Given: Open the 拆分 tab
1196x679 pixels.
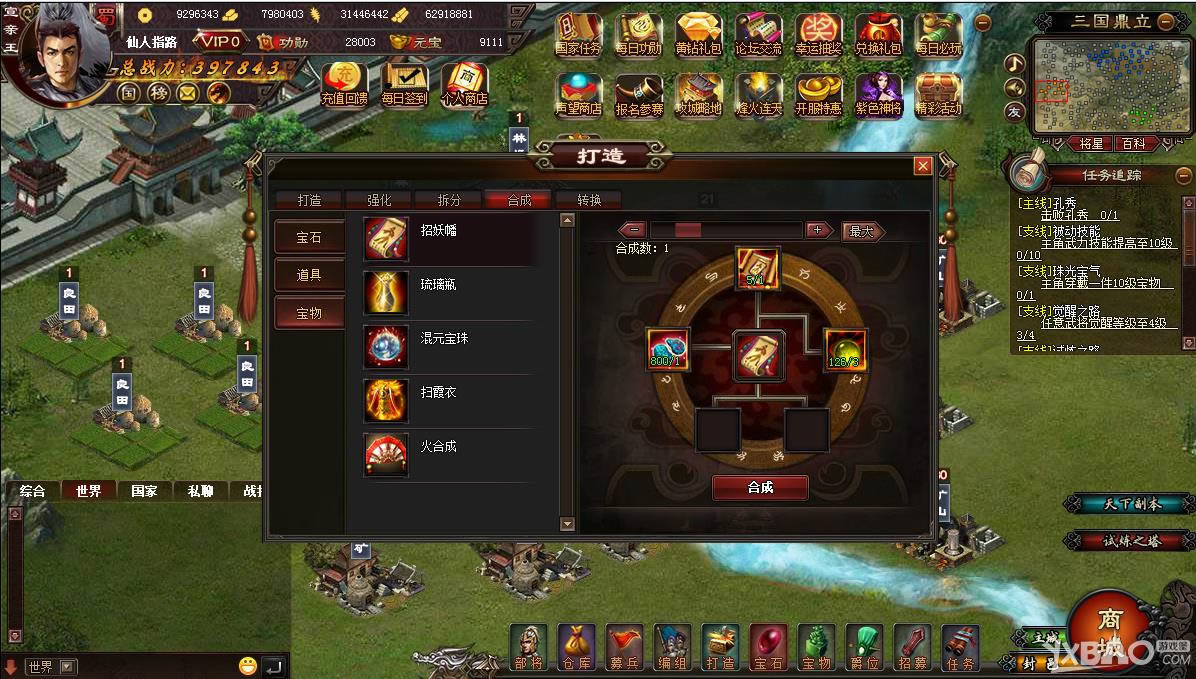Looking at the screenshot, I should (x=450, y=200).
